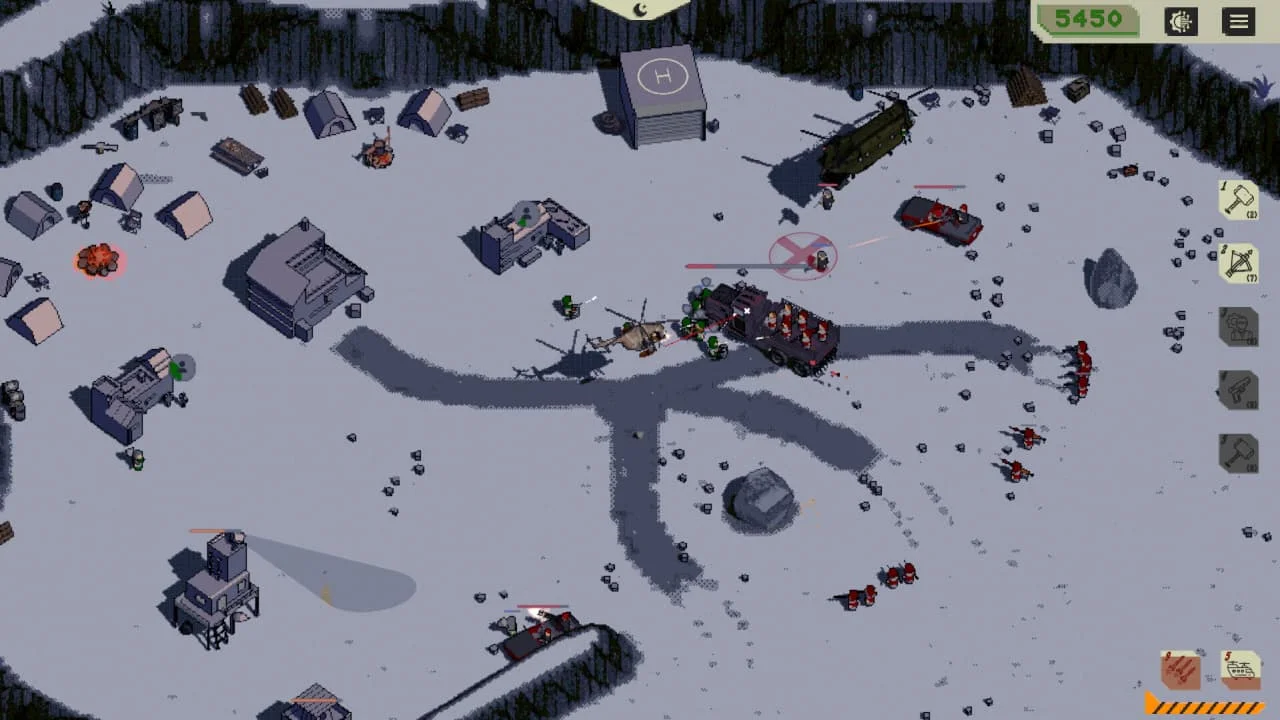This screenshot has height=720, width=1280.
Task: Open the hamburger main menu
Action: point(1239,21)
